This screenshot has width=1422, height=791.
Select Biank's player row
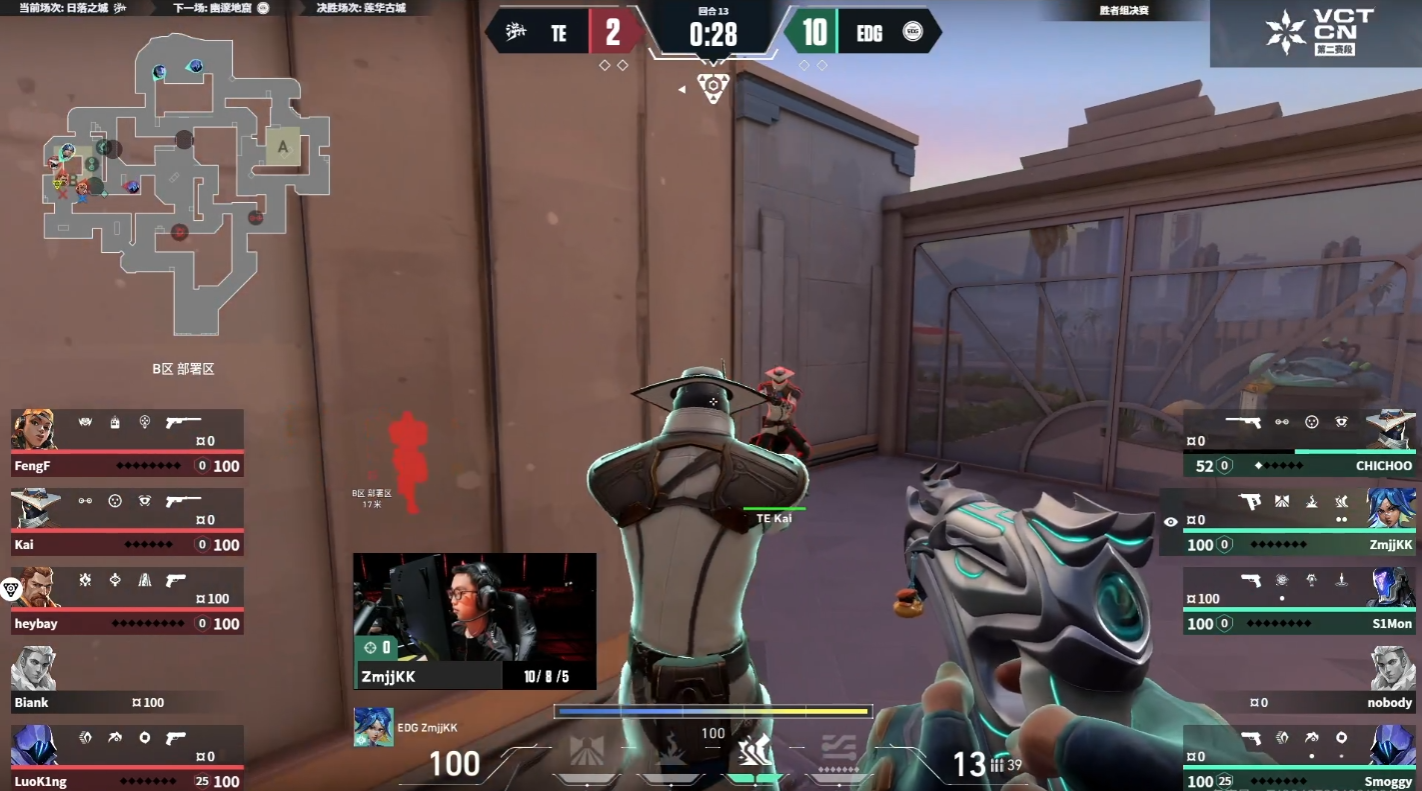(x=127, y=679)
